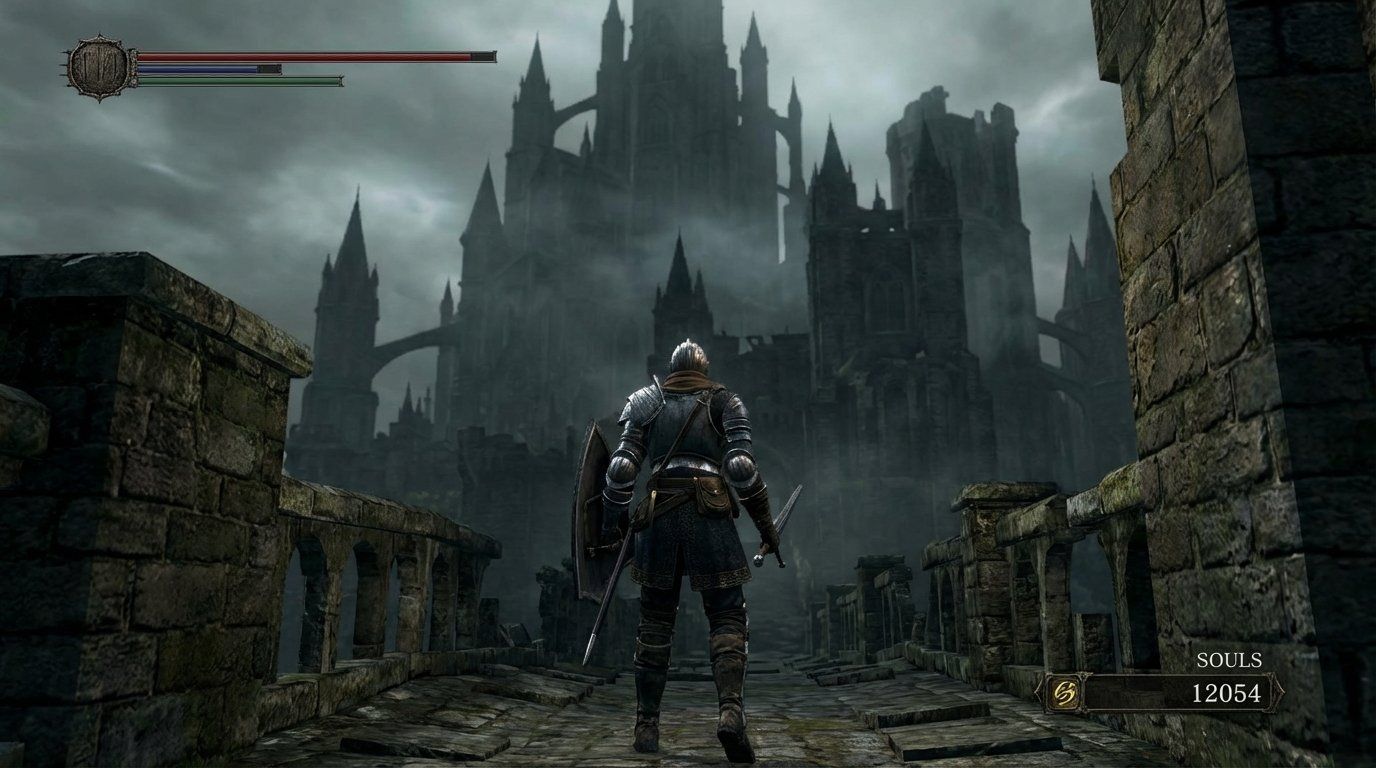Click the green stamina bar
The height and width of the screenshot is (768, 1376).
click(240, 80)
